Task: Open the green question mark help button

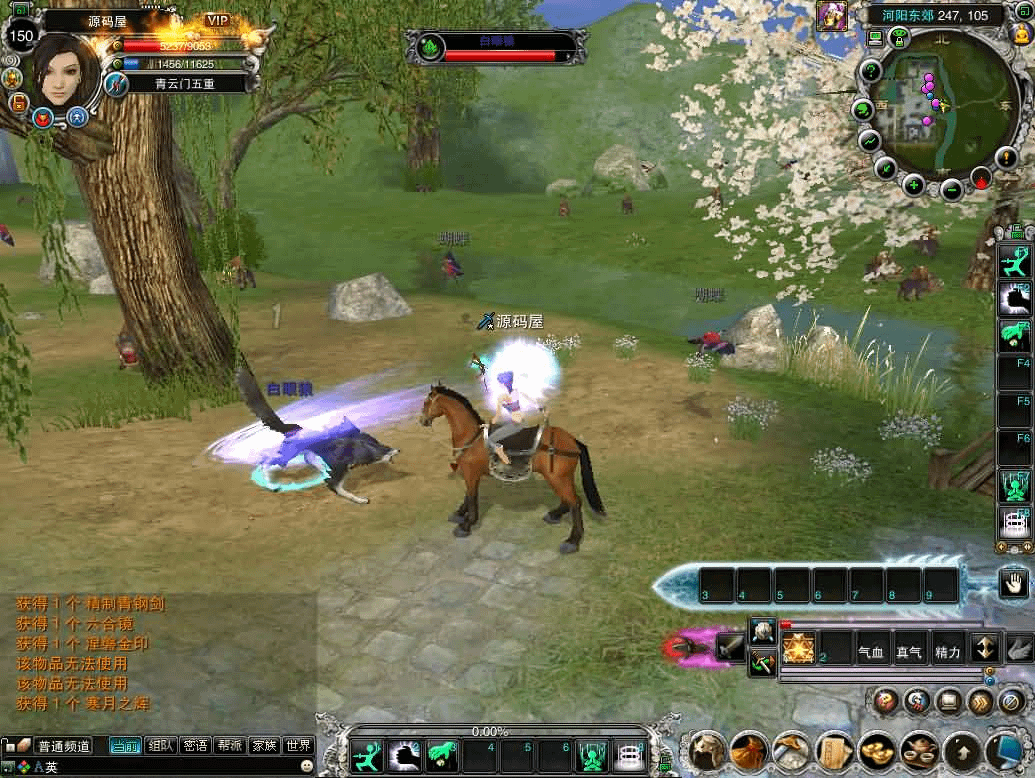Action: pyautogui.click(x=871, y=72)
